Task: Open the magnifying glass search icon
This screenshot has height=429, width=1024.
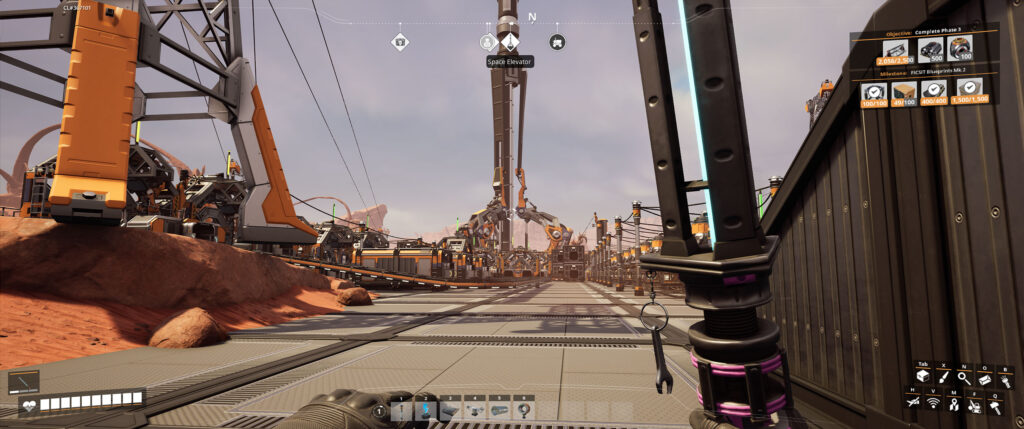Action: [964, 376]
